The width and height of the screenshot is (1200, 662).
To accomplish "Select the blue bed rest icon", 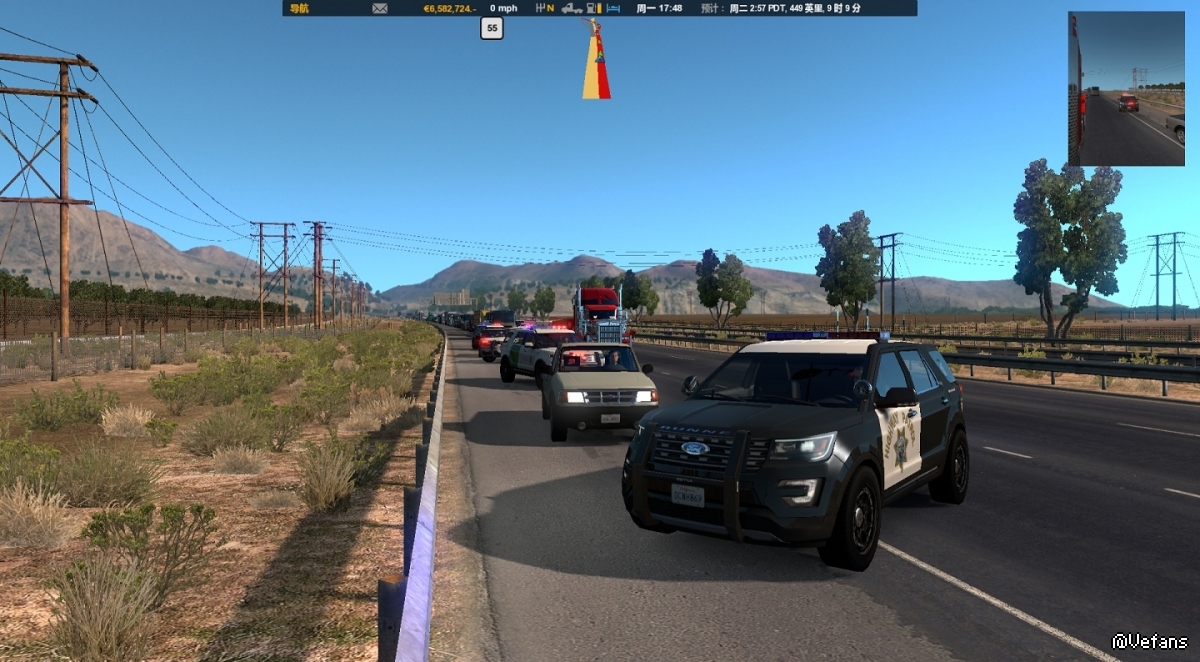I will click(x=614, y=8).
